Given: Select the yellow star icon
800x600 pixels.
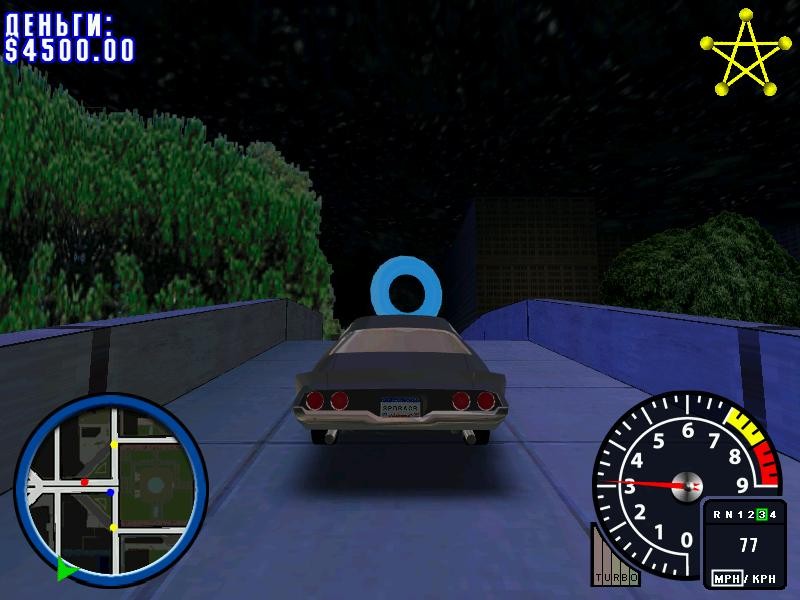Looking at the screenshot, I should (x=741, y=53).
